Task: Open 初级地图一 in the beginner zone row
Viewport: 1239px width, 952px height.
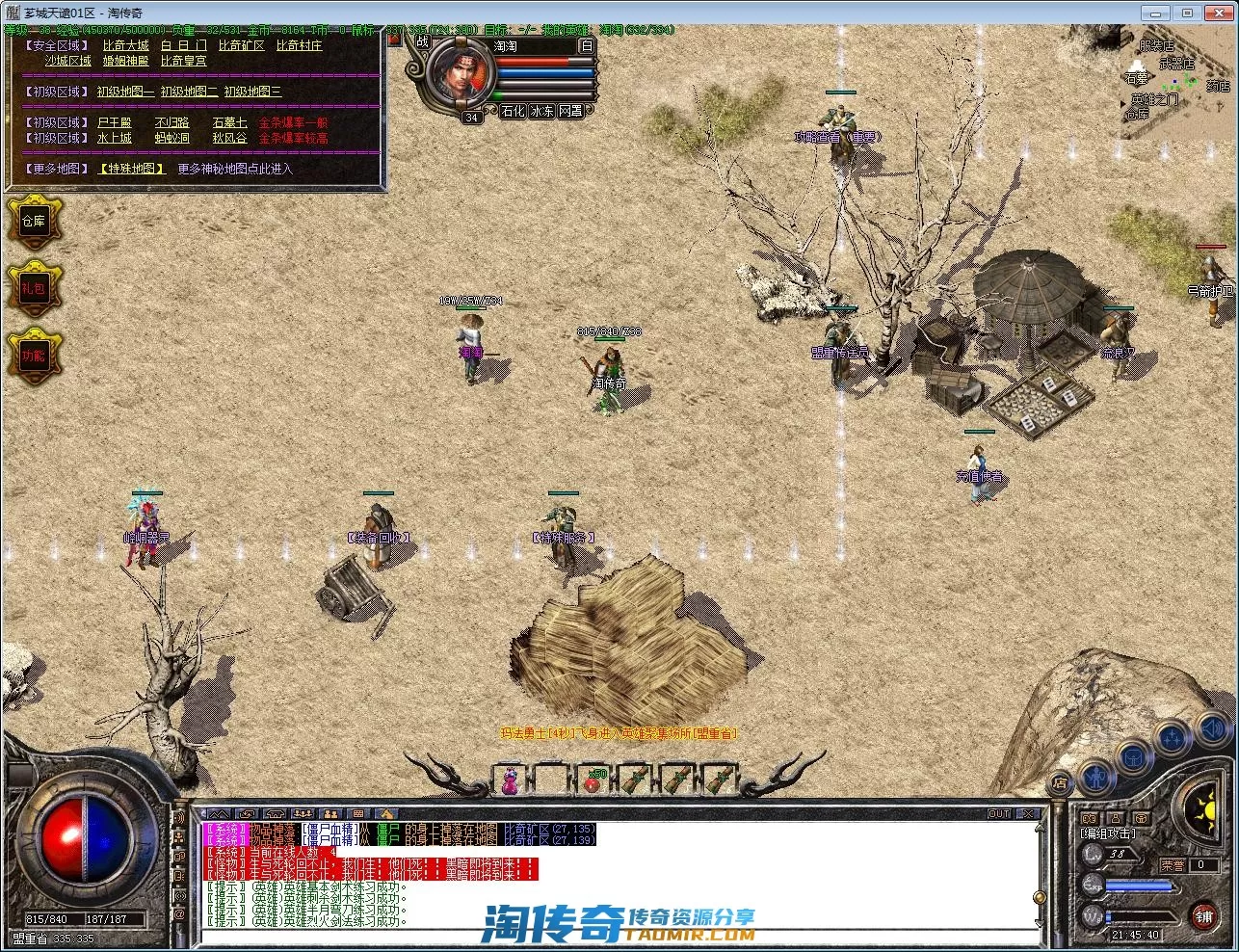Action: [125, 92]
